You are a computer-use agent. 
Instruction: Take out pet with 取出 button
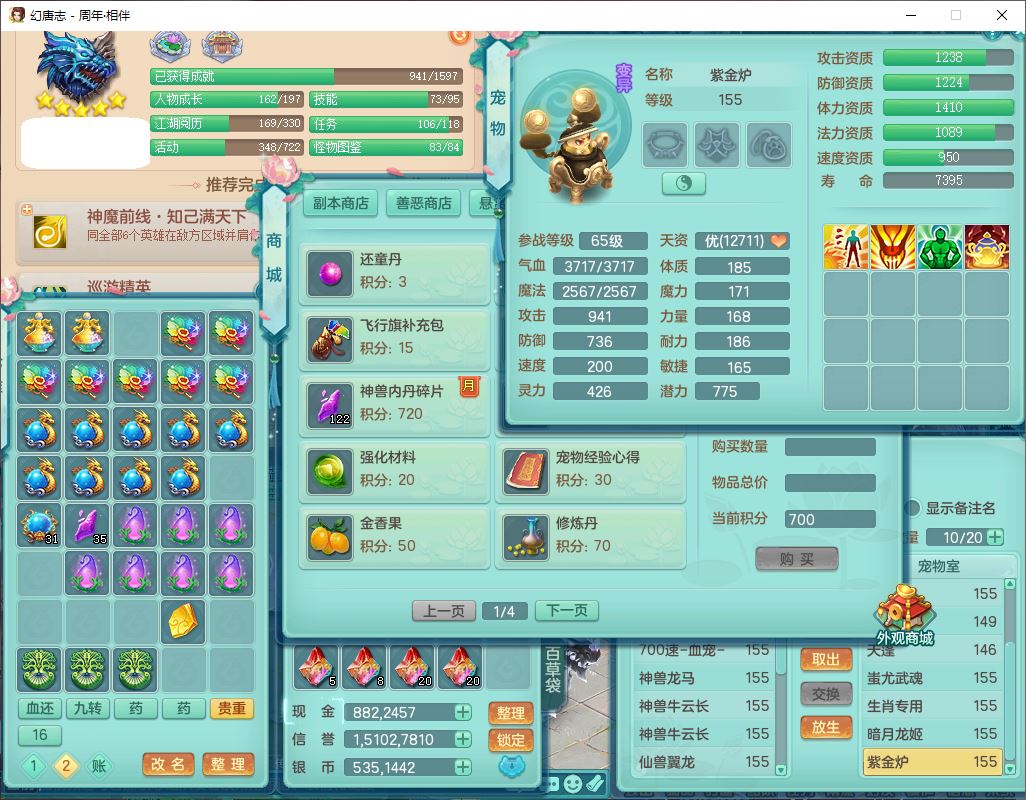click(x=825, y=659)
